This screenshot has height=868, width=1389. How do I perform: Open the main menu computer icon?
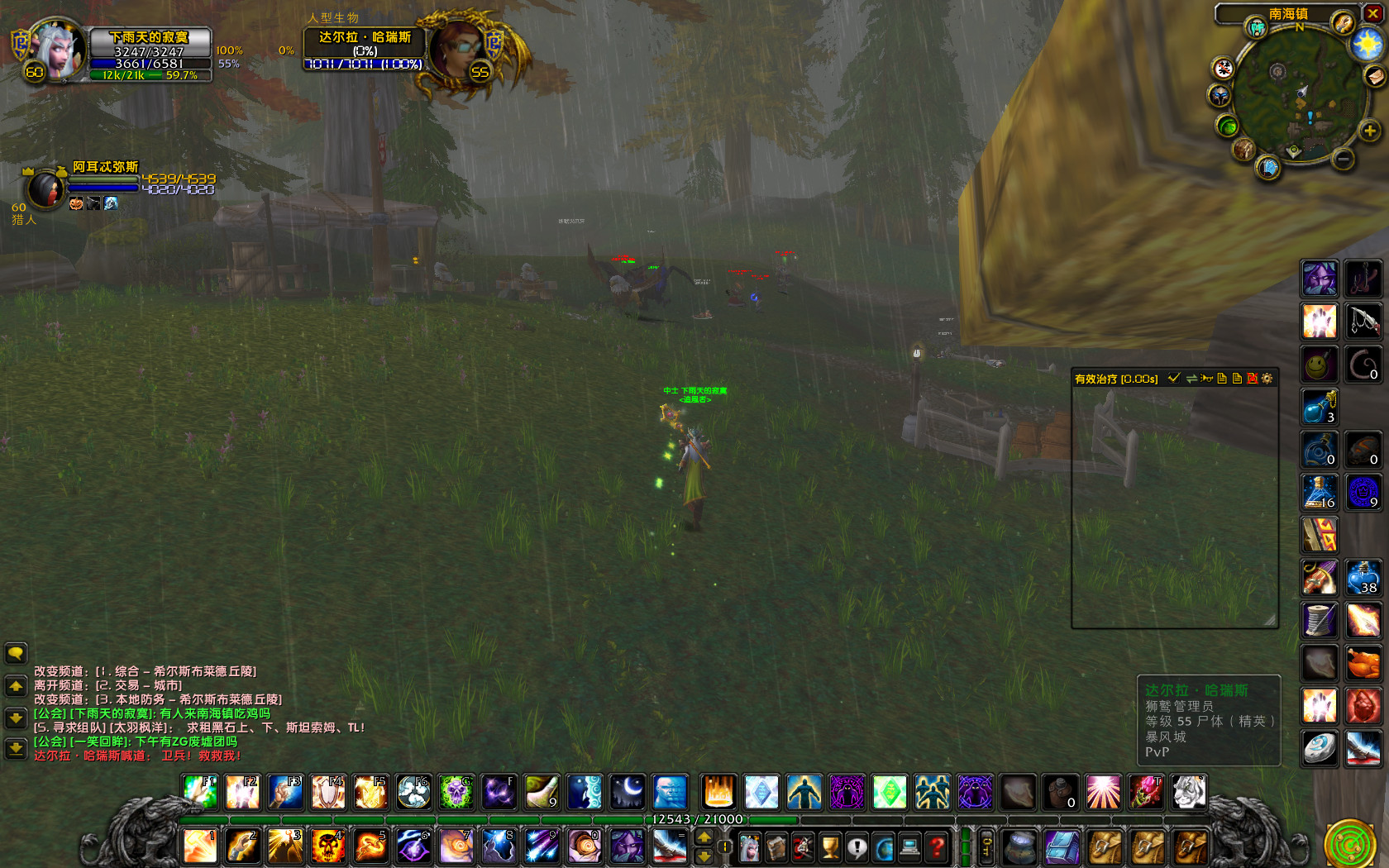pyautogui.click(x=910, y=846)
